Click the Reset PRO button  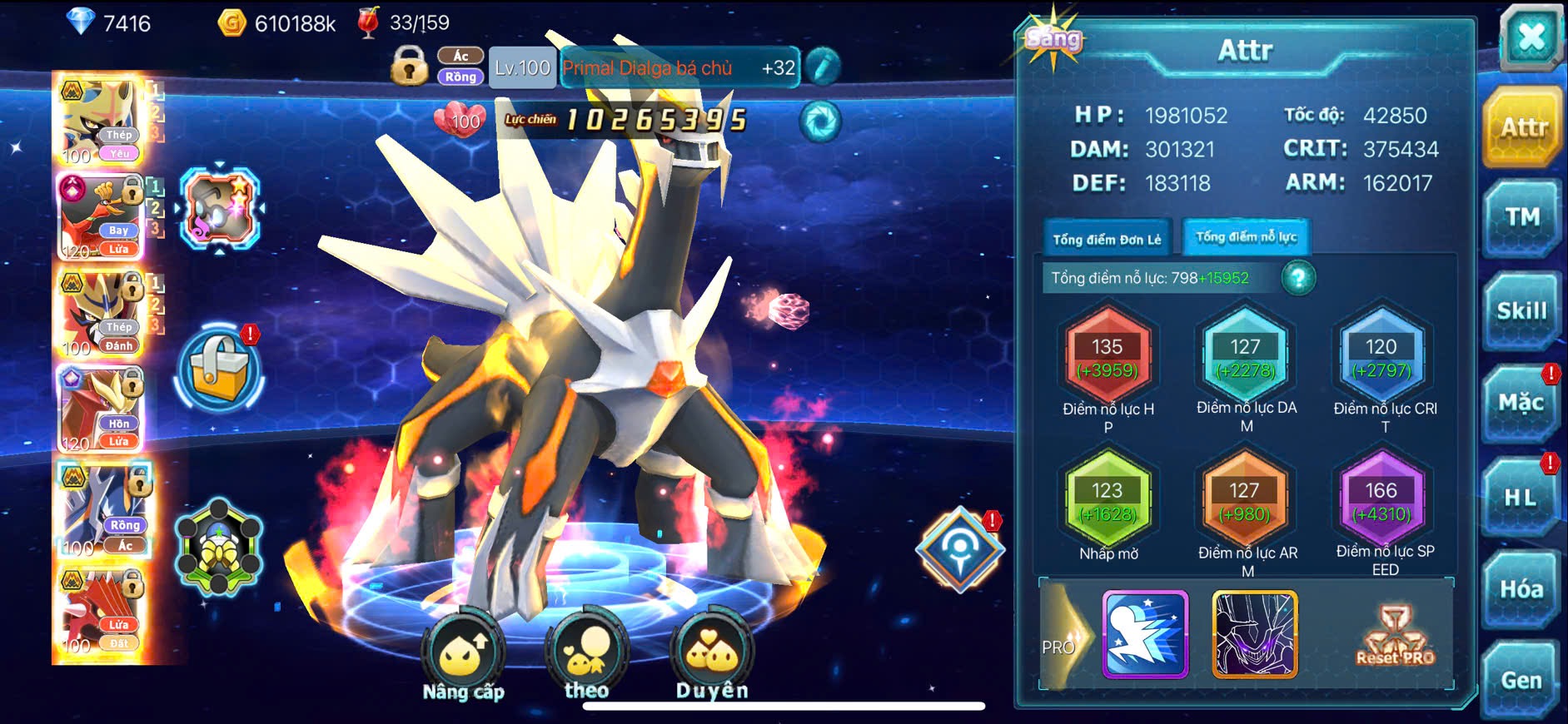click(x=1395, y=637)
